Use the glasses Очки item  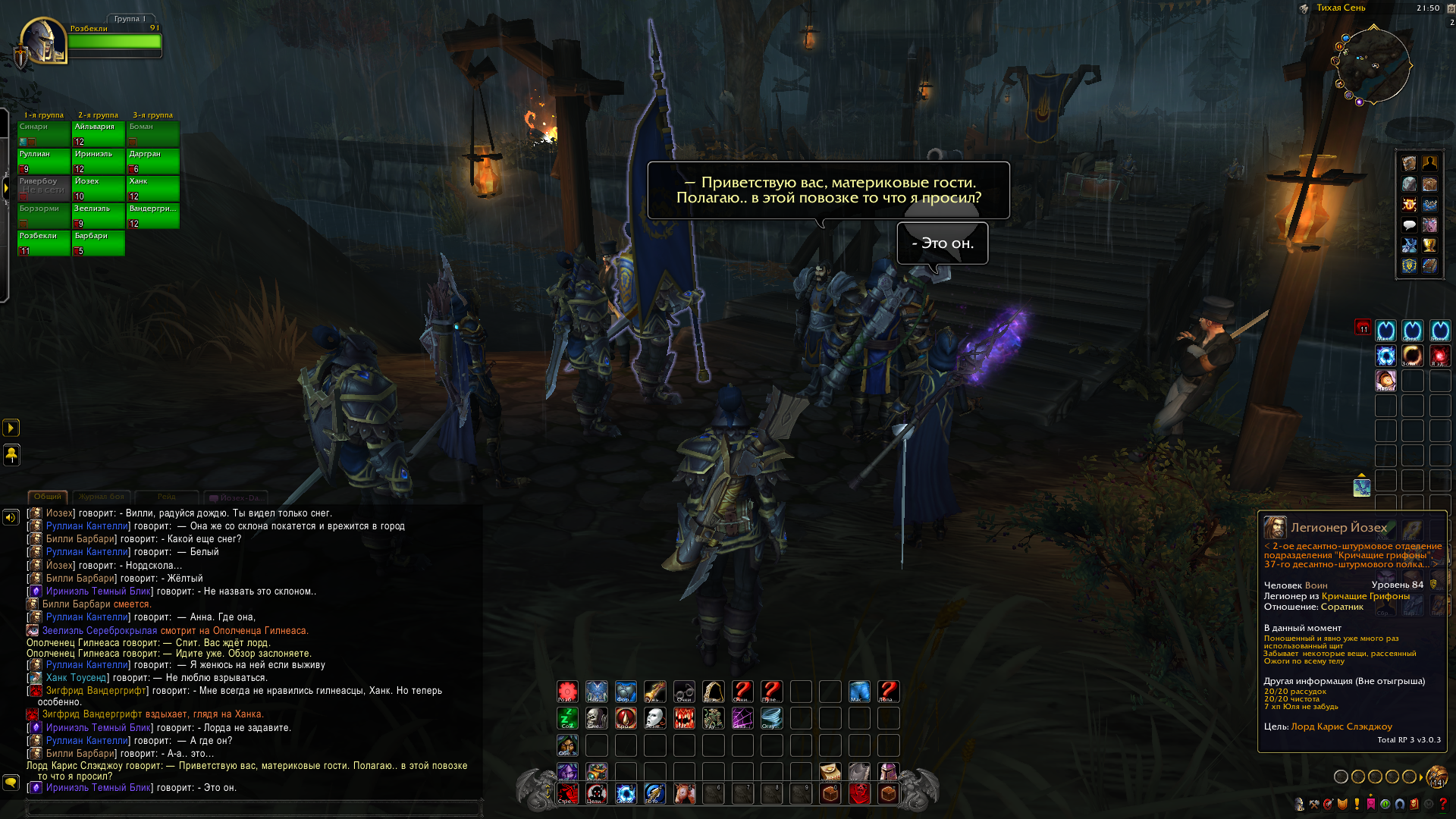click(684, 691)
